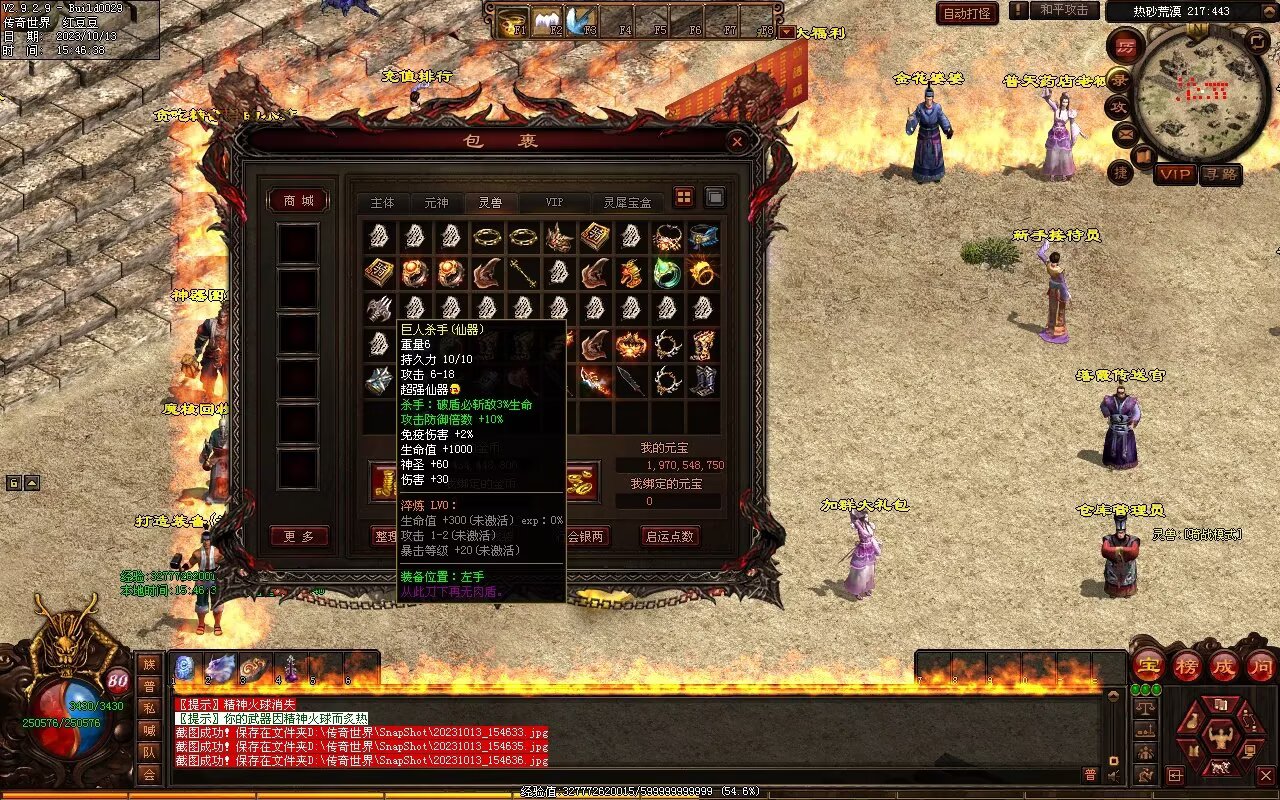This screenshot has width=1280, height=800.
Task: Open the mail envelope icon
Action: click(1126, 133)
